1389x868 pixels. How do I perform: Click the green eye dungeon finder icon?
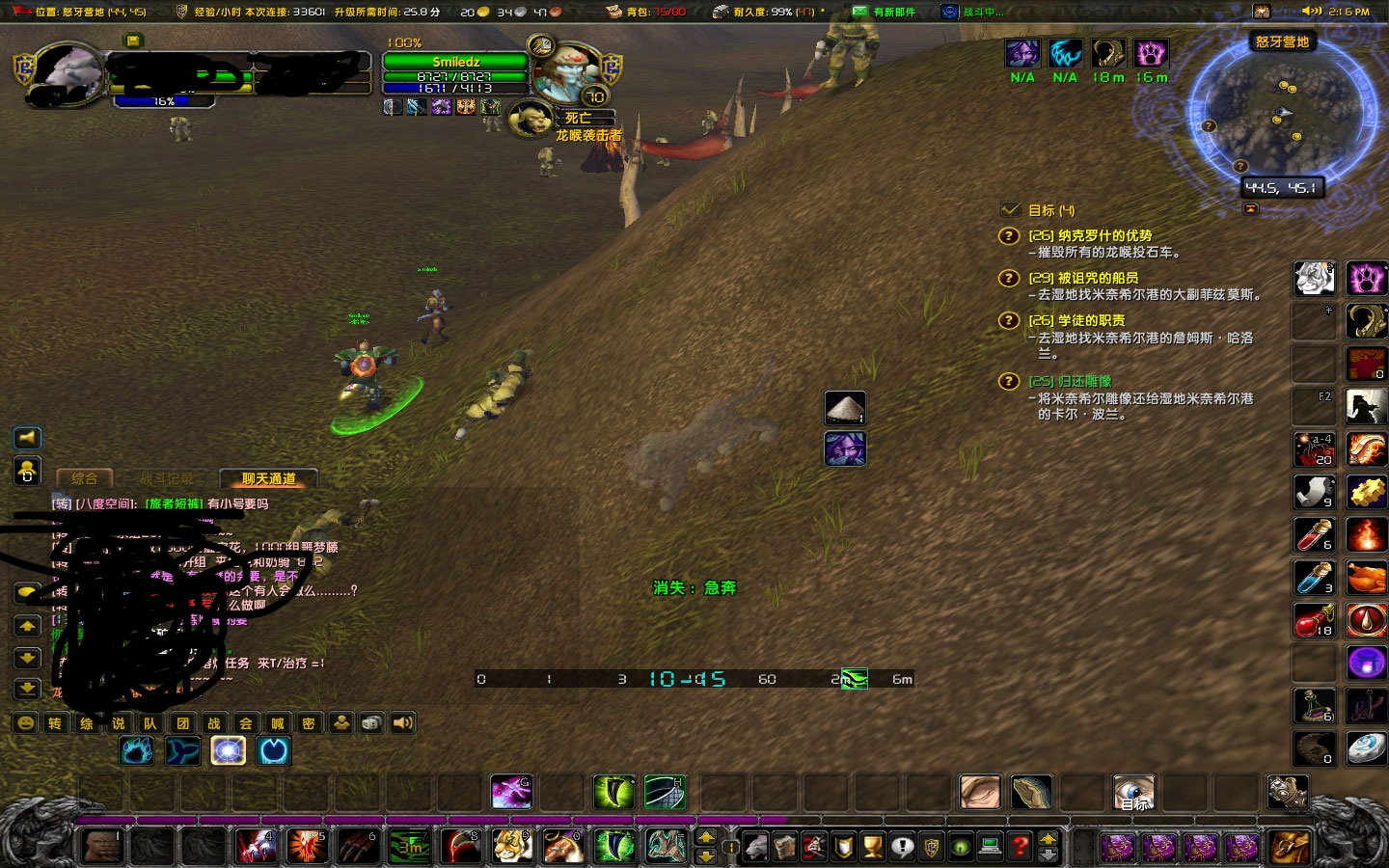pyautogui.click(x=962, y=846)
